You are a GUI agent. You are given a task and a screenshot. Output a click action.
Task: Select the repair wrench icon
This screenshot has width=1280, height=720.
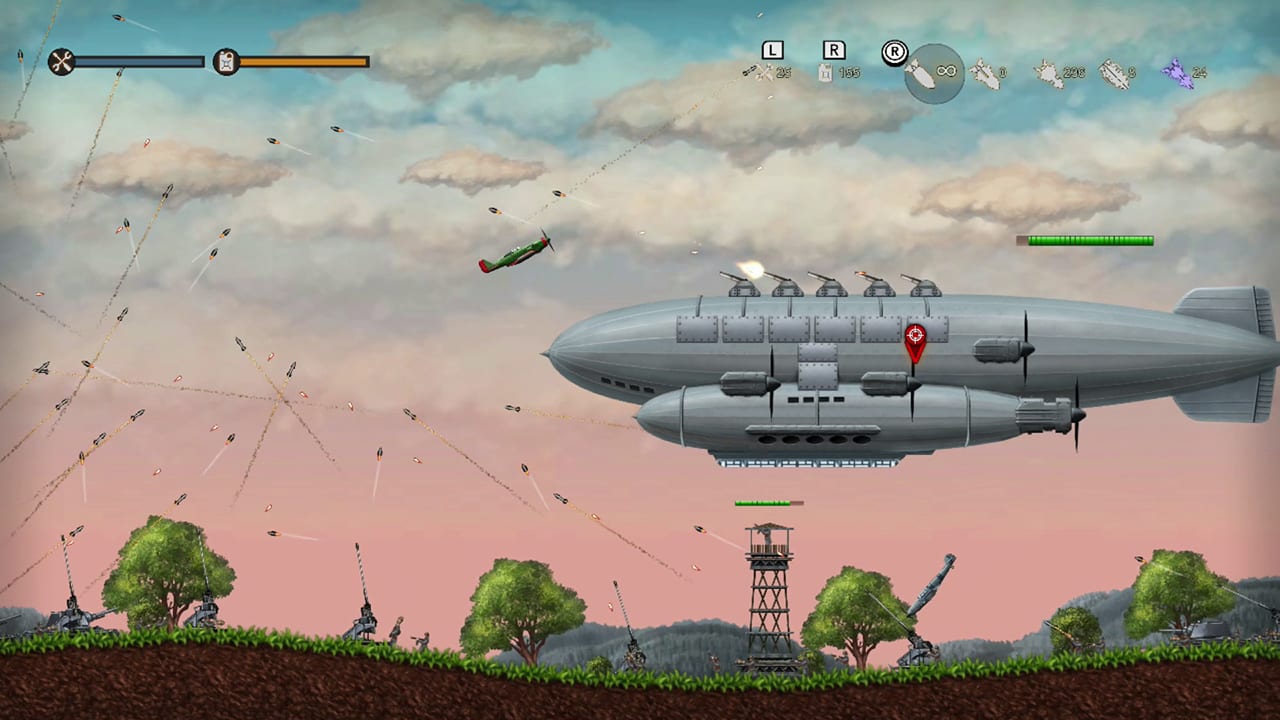point(60,62)
